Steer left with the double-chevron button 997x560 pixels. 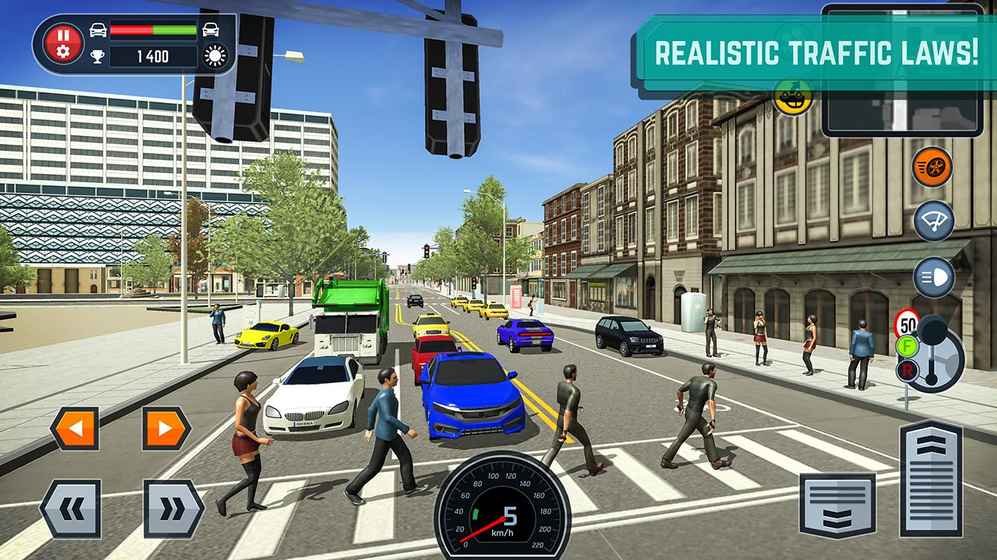tap(70, 509)
